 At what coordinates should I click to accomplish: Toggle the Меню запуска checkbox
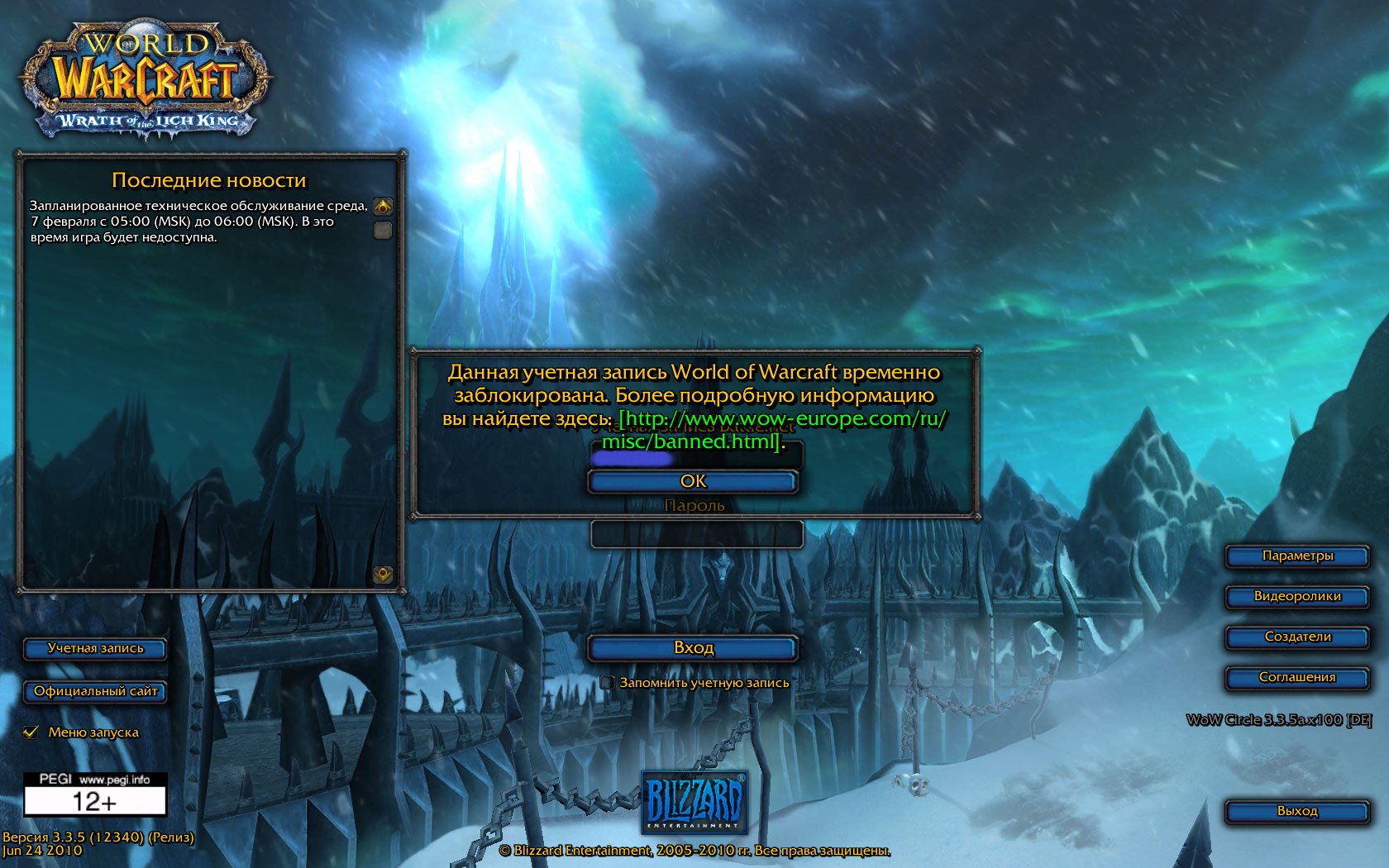point(31,732)
